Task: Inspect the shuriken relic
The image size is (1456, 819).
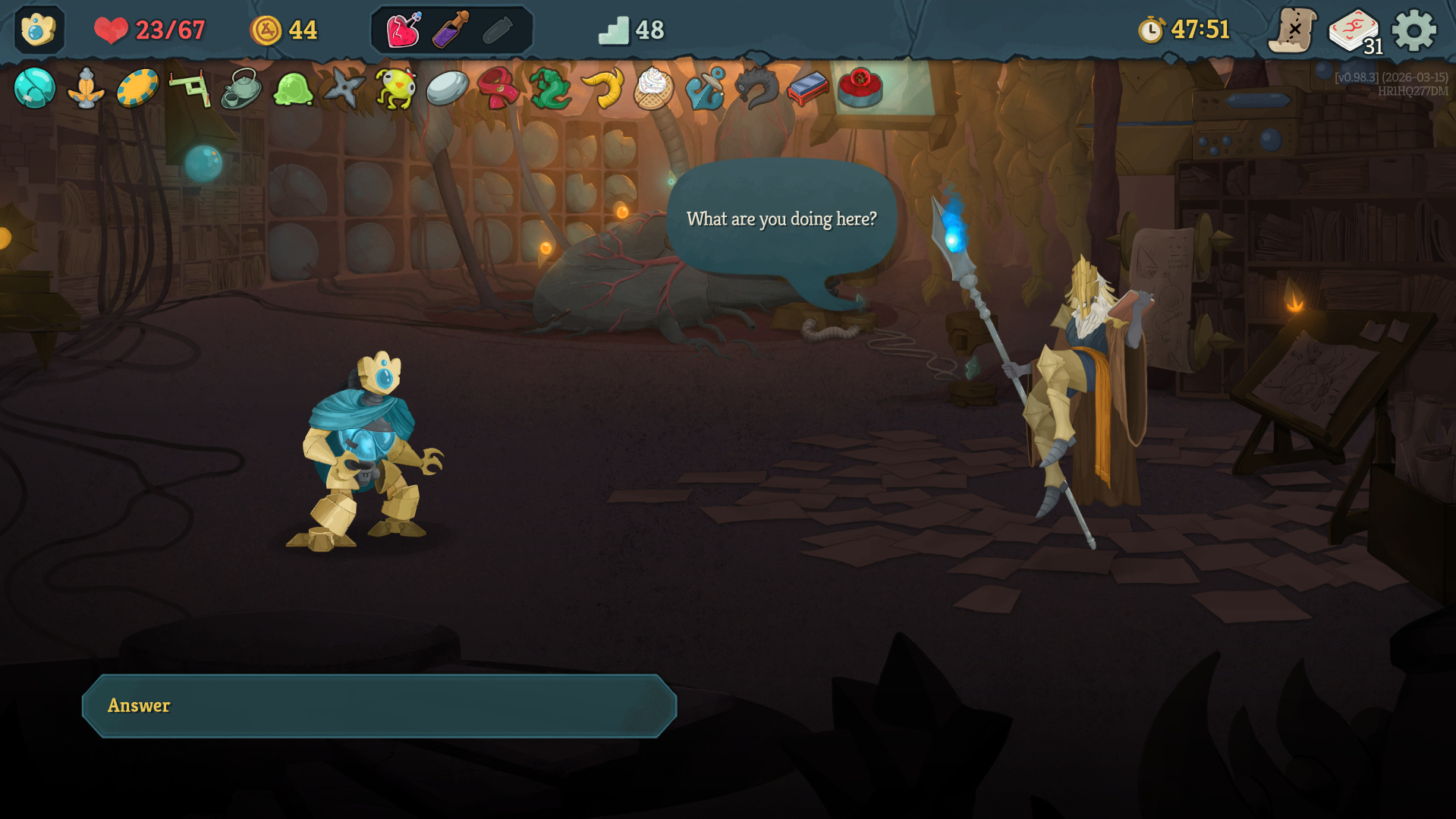Action: (344, 88)
